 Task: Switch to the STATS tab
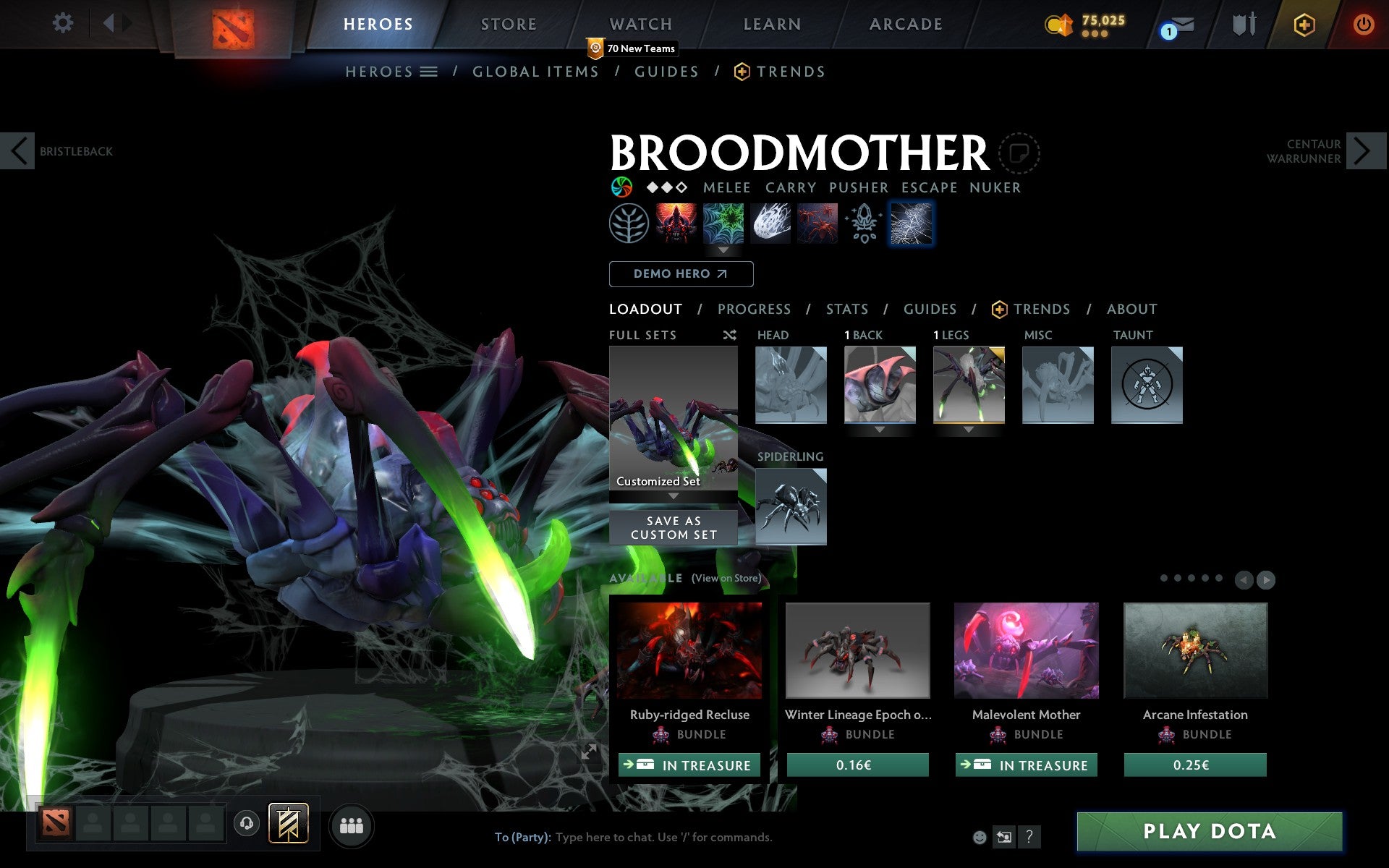[846, 309]
